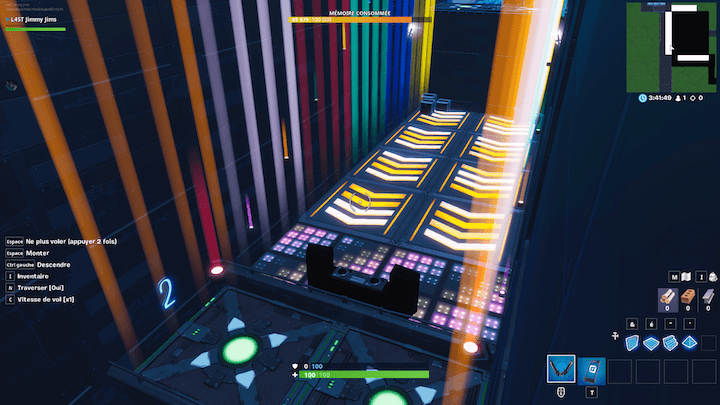Choose the wood building material

pyautogui.click(x=668, y=296)
